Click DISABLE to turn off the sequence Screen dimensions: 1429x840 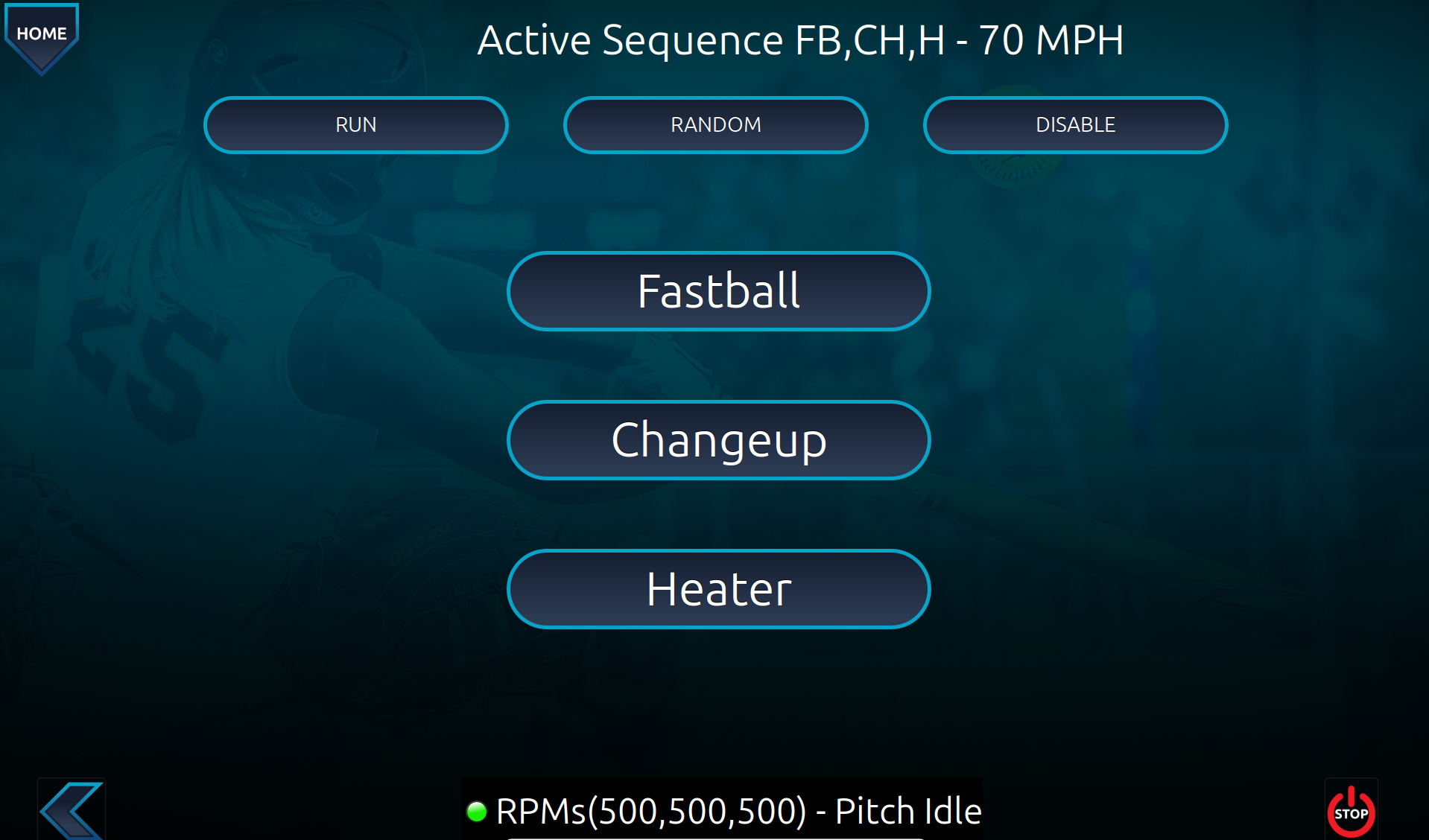click(x=1075, y=125)
